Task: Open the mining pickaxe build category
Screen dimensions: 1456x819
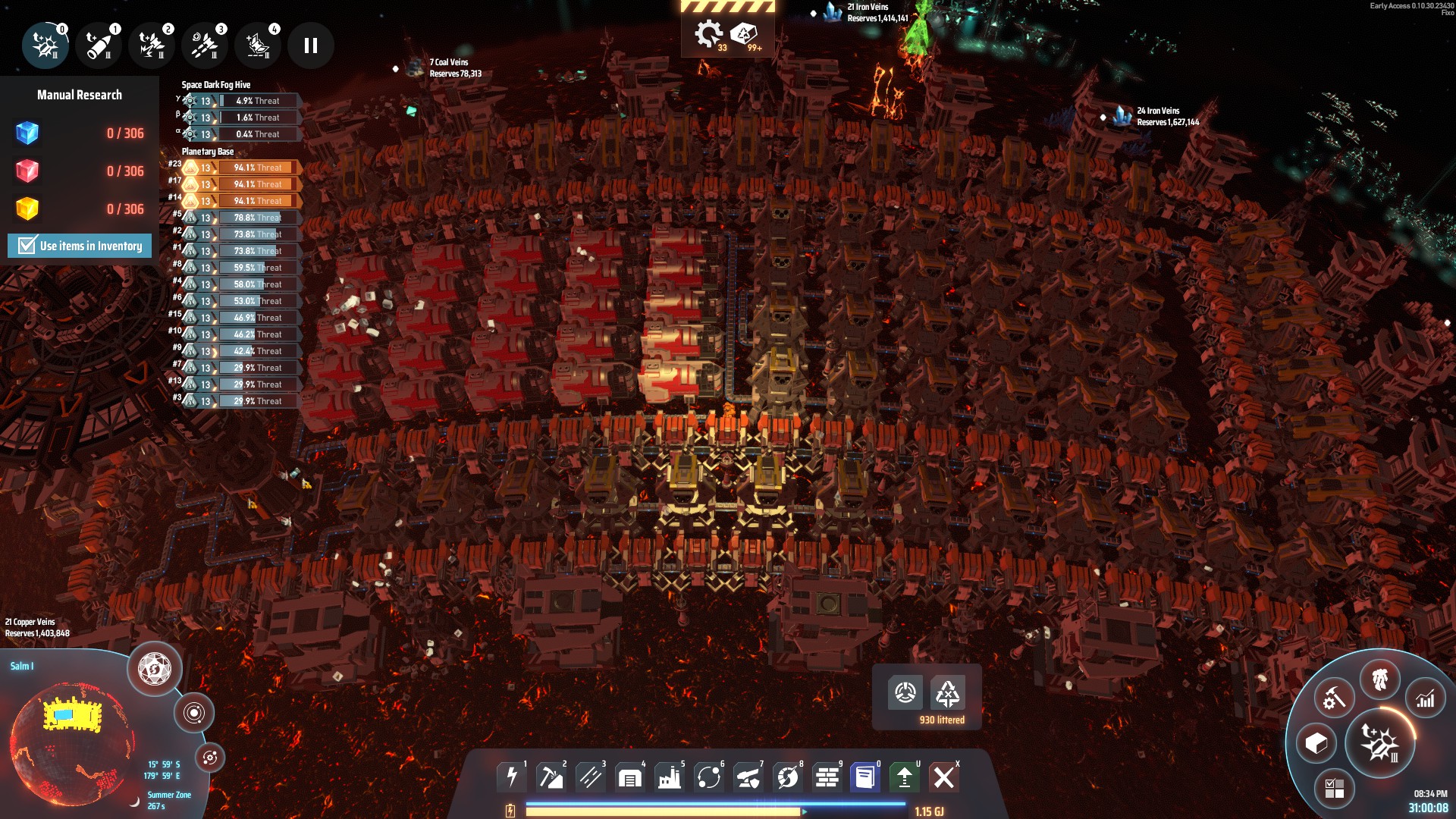Action: 551,777
